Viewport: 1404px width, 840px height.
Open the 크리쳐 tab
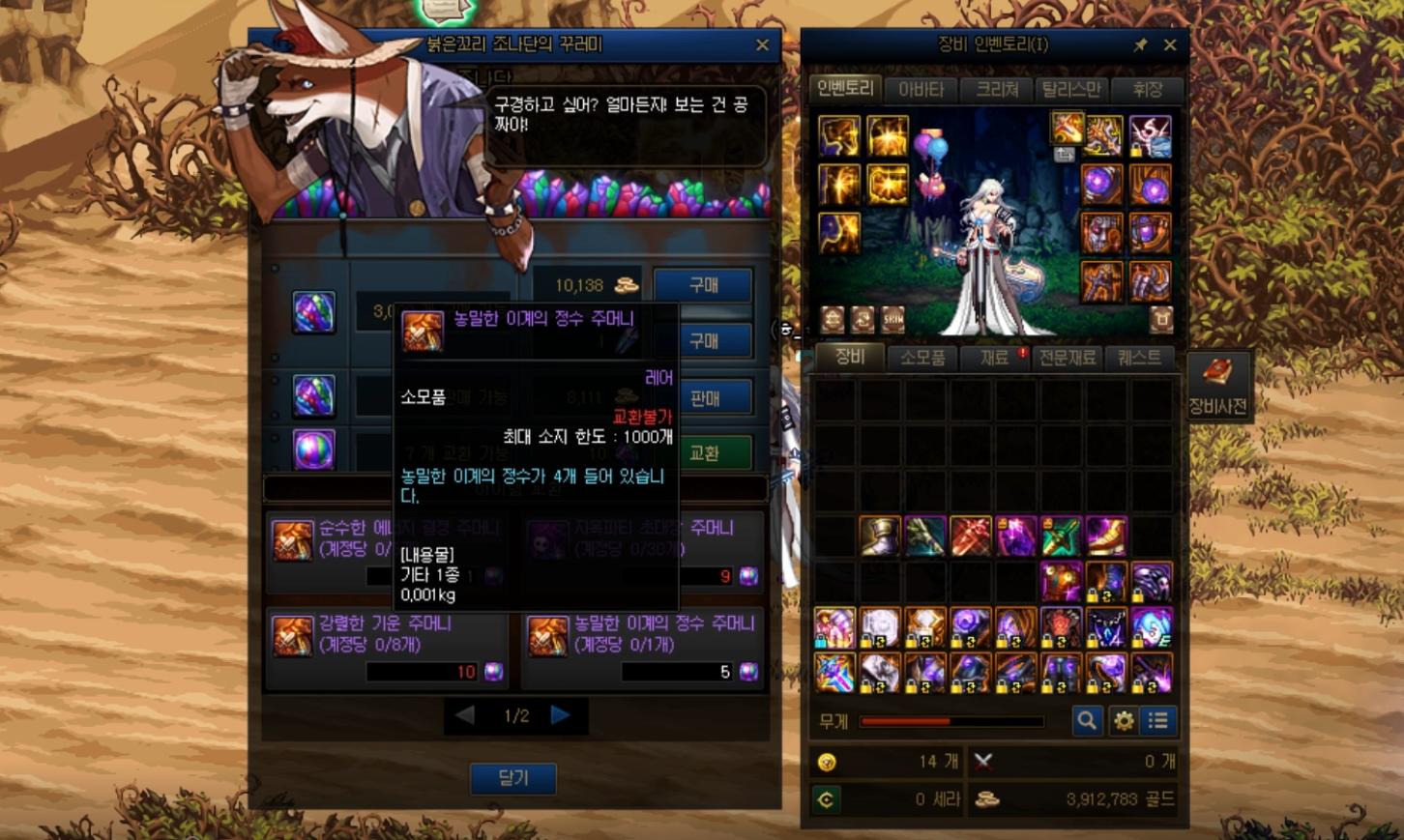click(x=997, y=90)
